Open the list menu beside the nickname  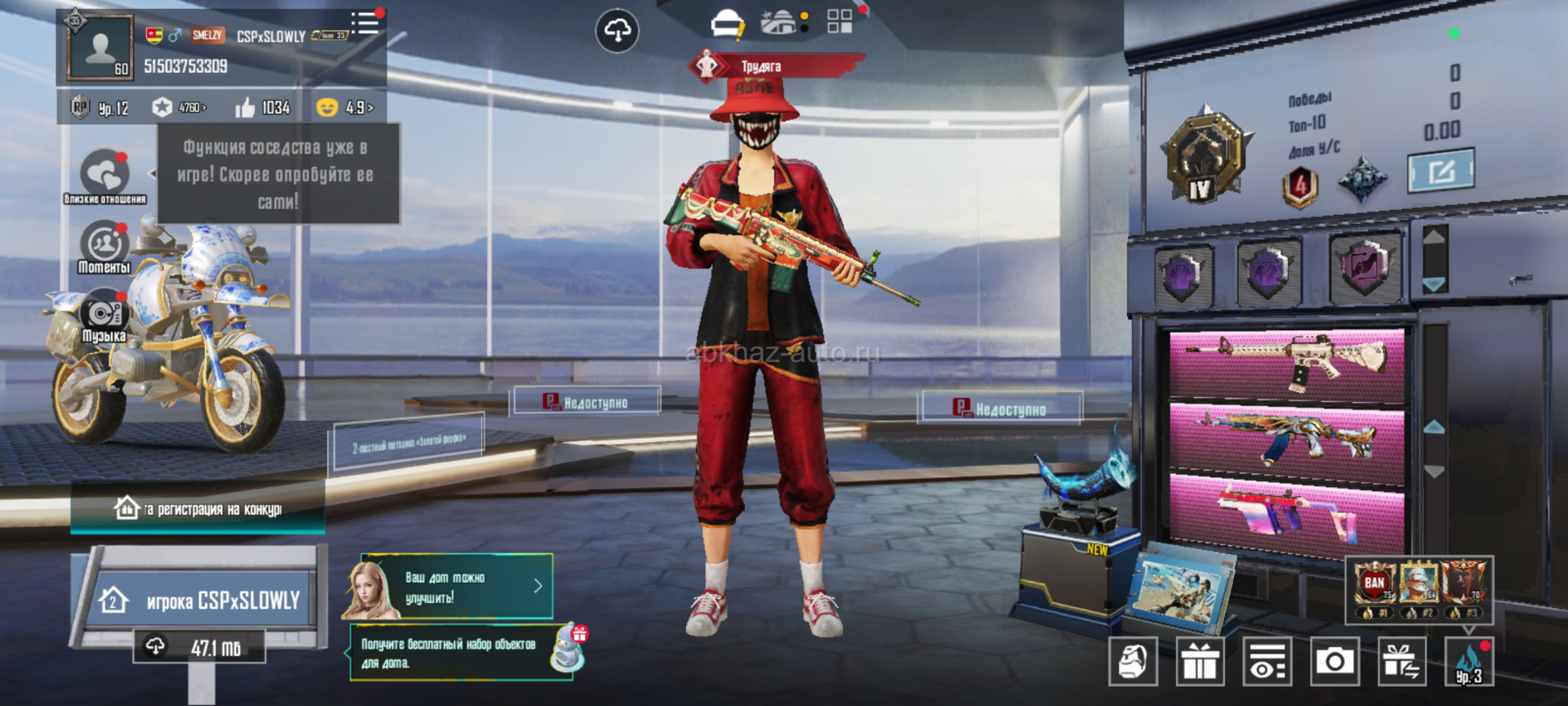[365, 23]
